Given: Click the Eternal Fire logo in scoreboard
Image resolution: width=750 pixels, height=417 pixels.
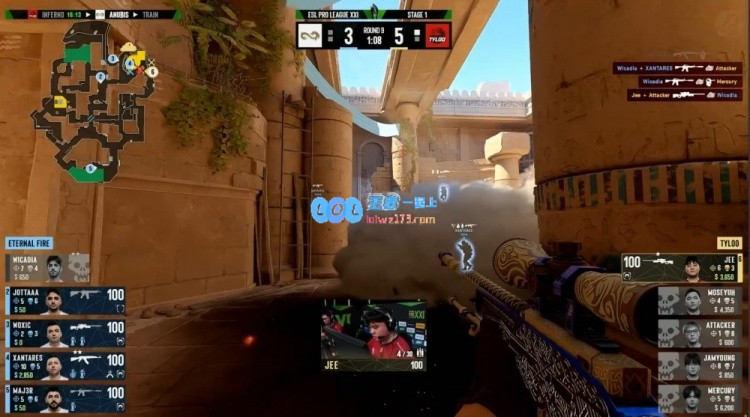Looking at the screenshot, I should click(x=309, y=36).
